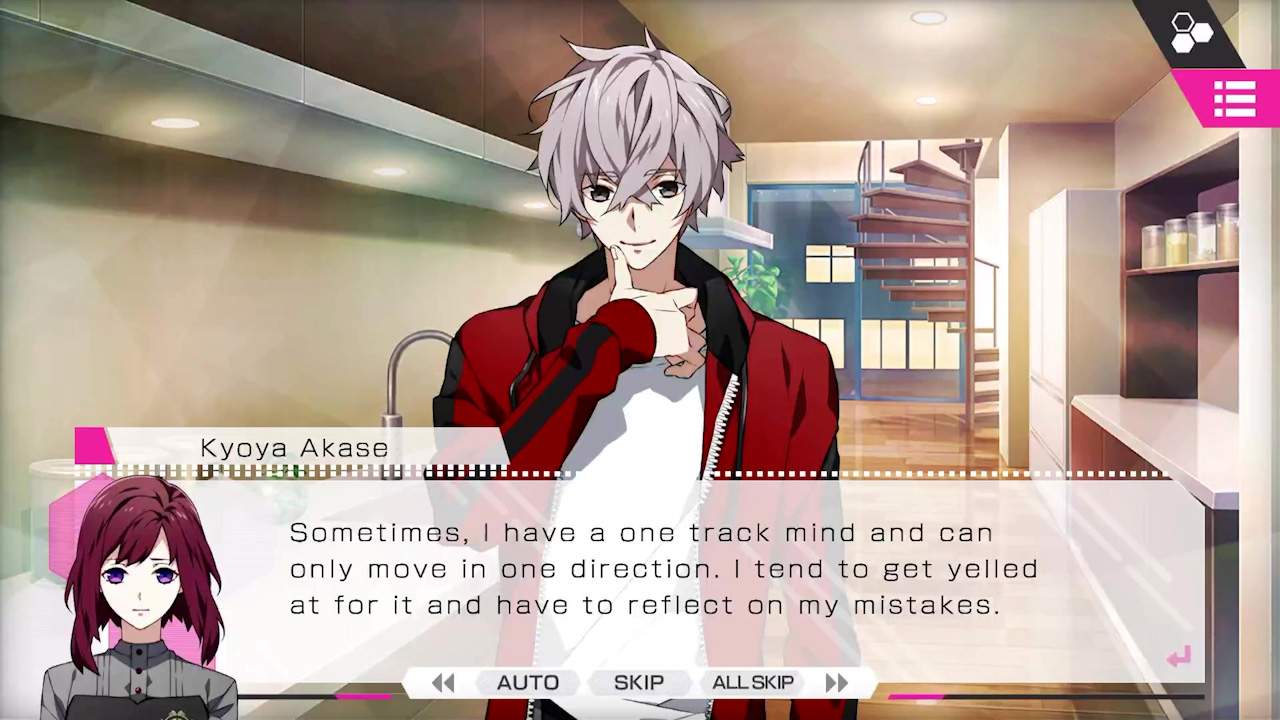Enable AUTO playback mode
The image size is (1280, 720).
tap(528, 682)
